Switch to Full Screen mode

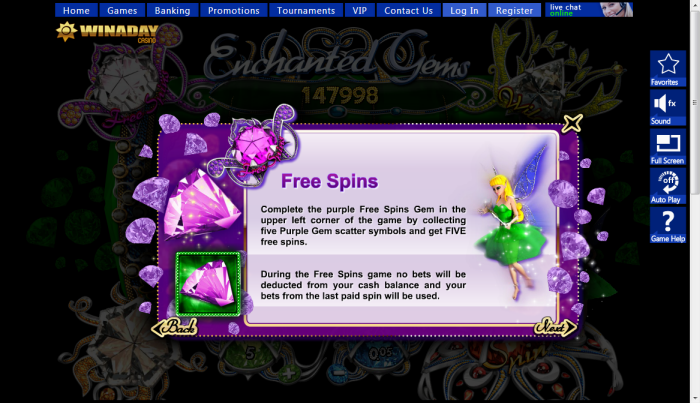(x=667, y=147)
